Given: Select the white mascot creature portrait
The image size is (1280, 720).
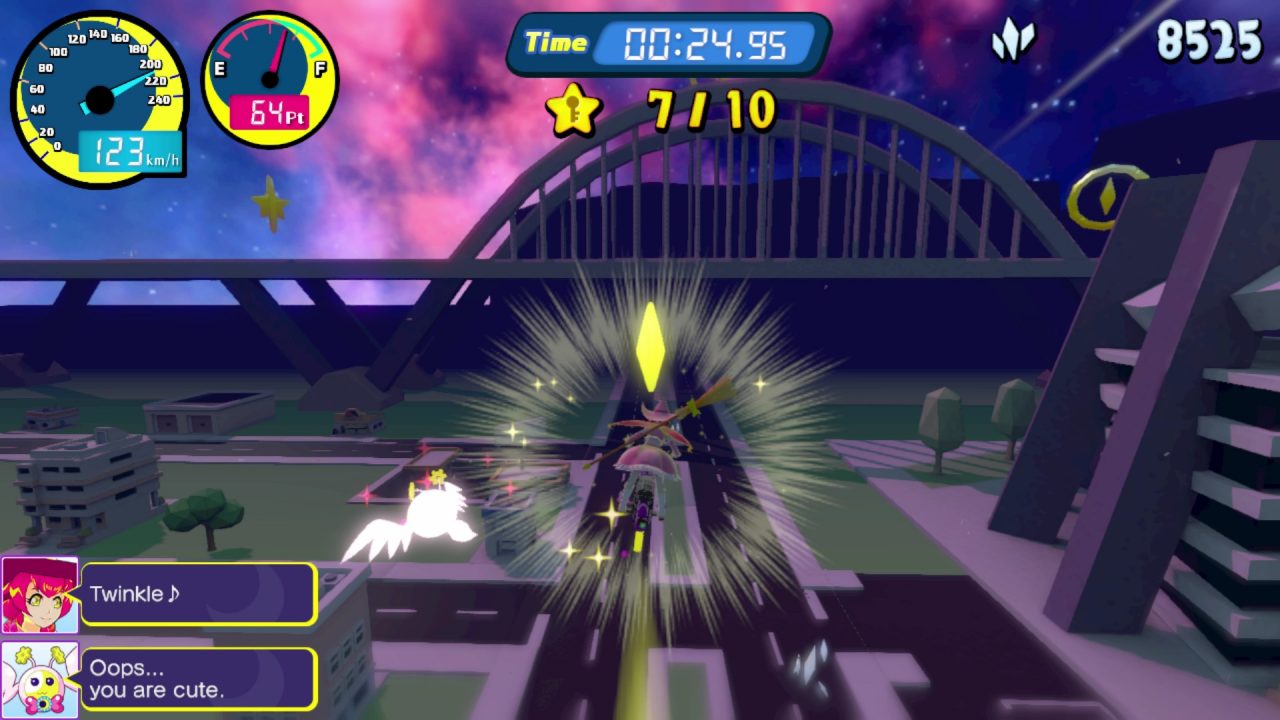Looking at the screenshot, I should [40, 680].
